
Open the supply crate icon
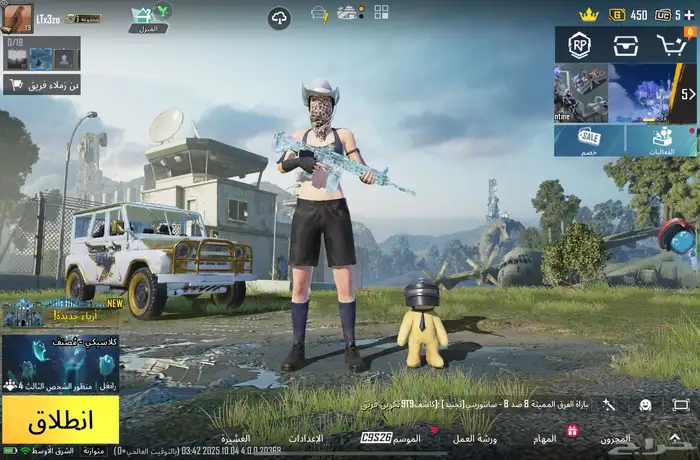click(x=626, y=46)
